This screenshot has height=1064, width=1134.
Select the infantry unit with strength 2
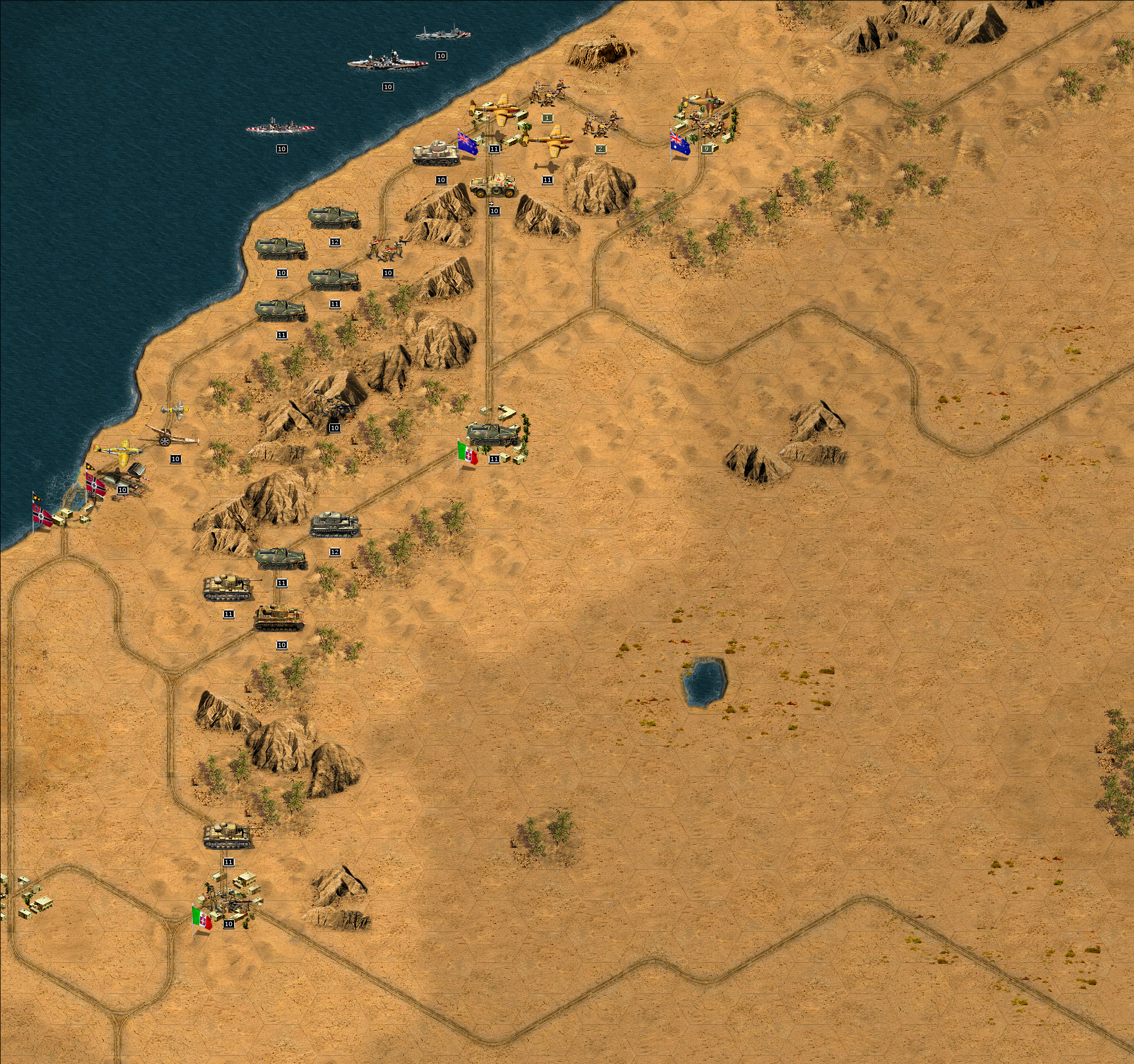pos(601,125)
